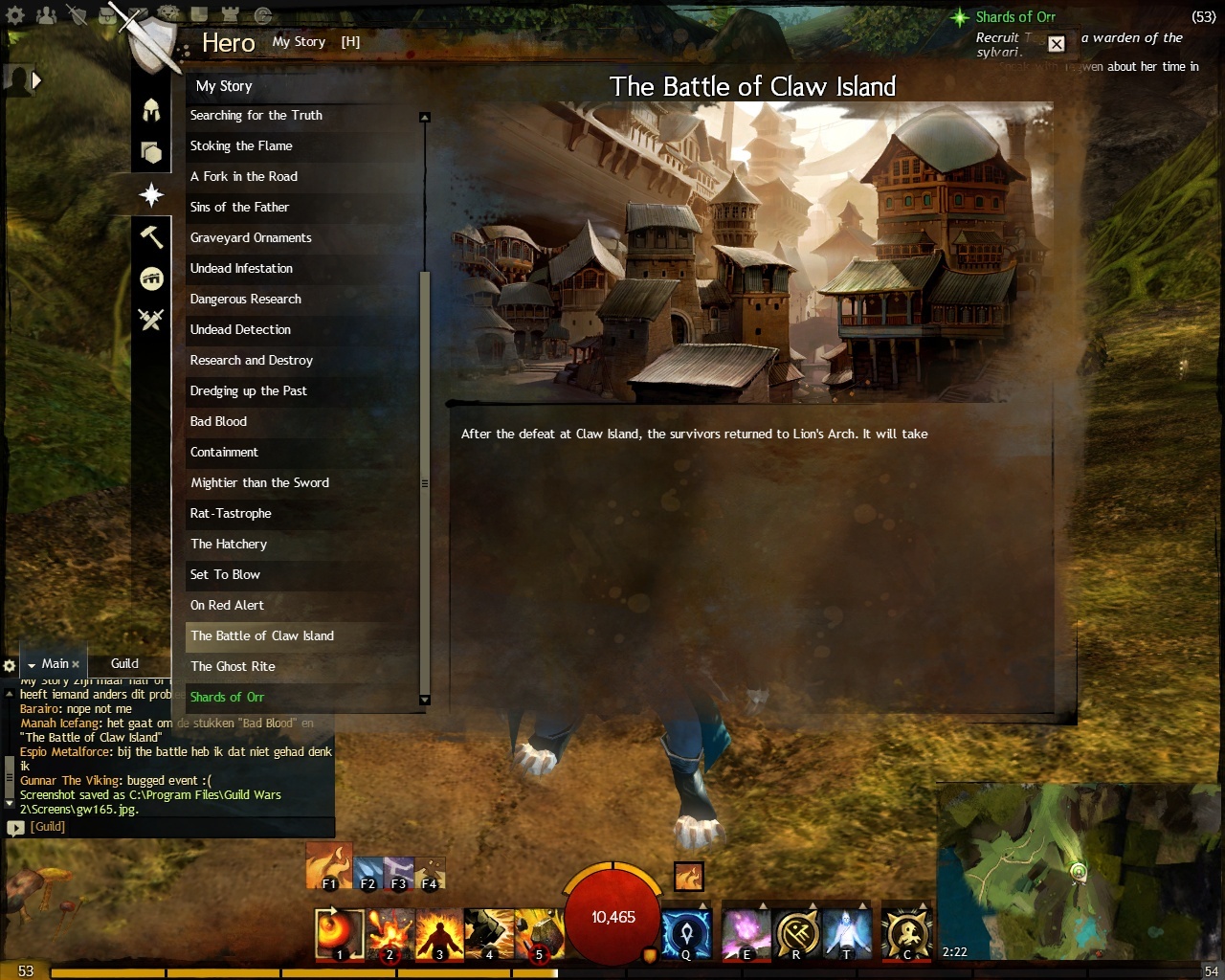Open 'Stoking the Flame' story chapter

pyautogui.click(x=241, y=146)
